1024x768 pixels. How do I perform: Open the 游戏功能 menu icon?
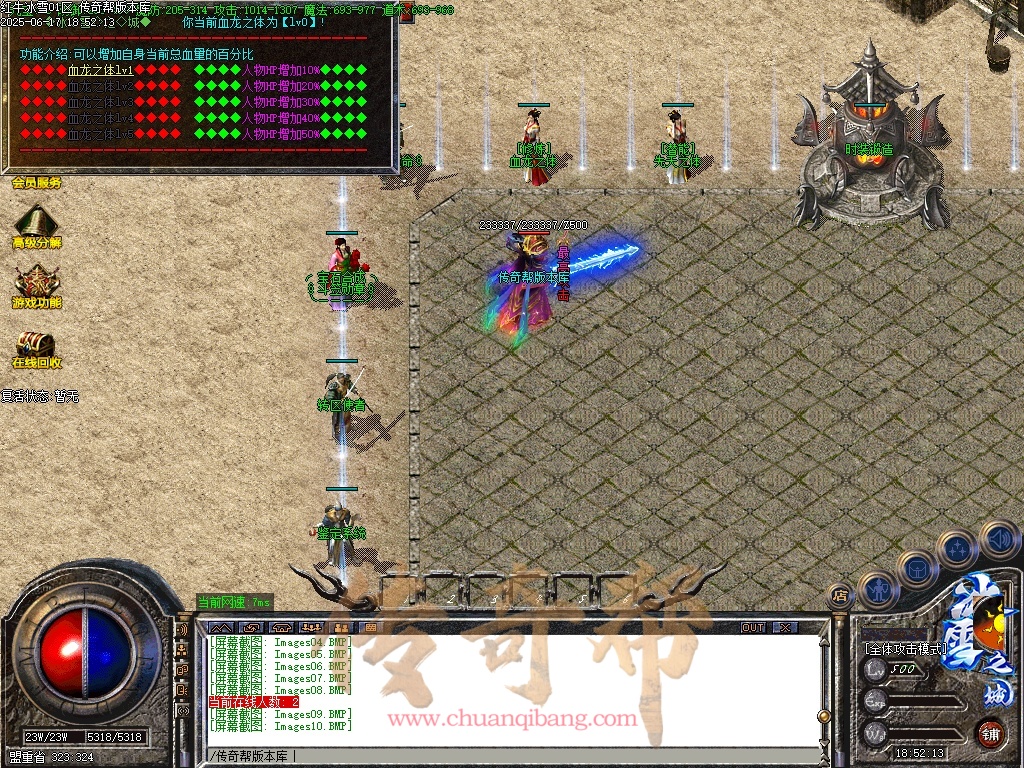36,281
